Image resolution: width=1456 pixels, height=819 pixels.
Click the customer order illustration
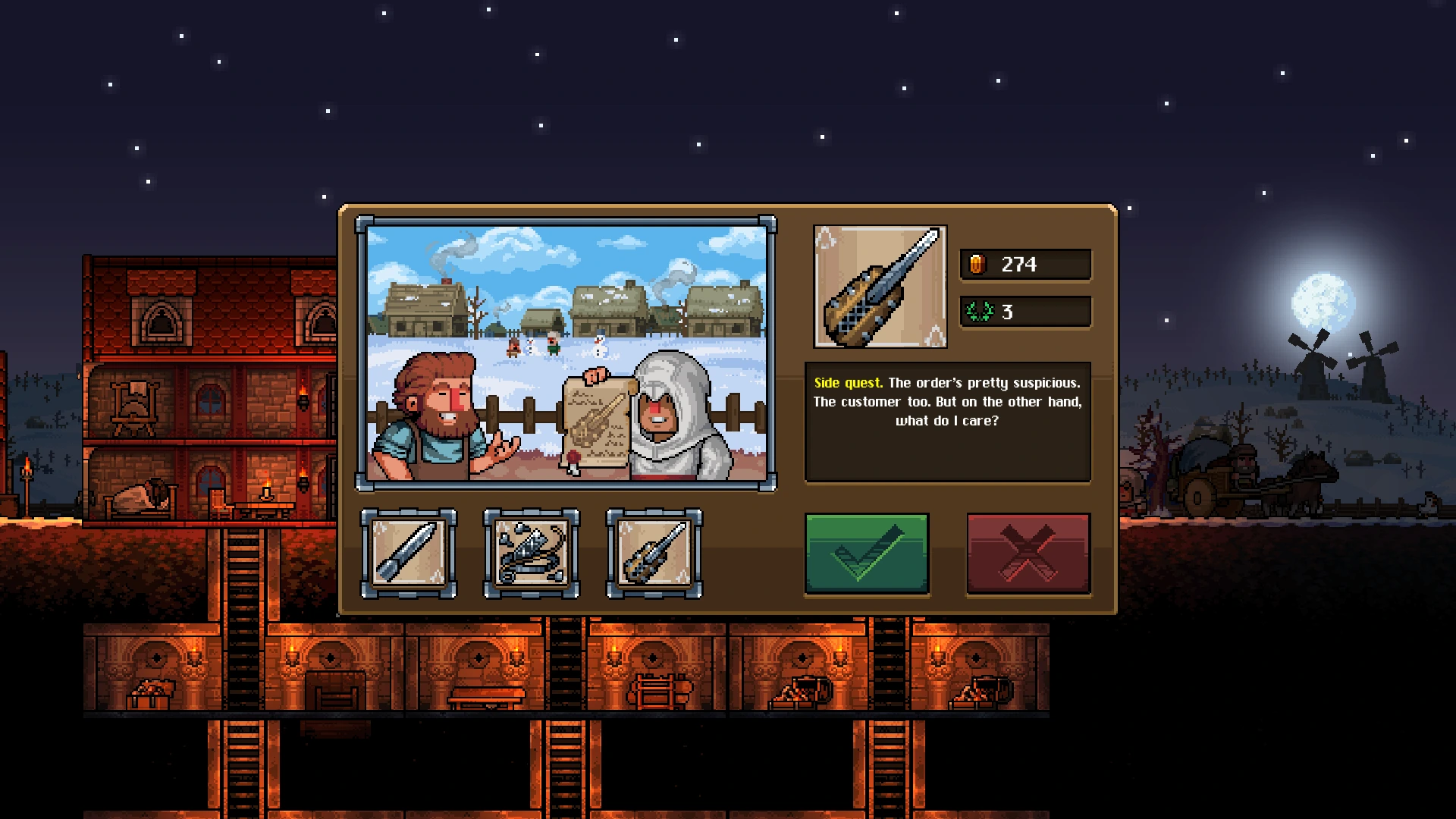pyautogui.click(x=566, y=353)
